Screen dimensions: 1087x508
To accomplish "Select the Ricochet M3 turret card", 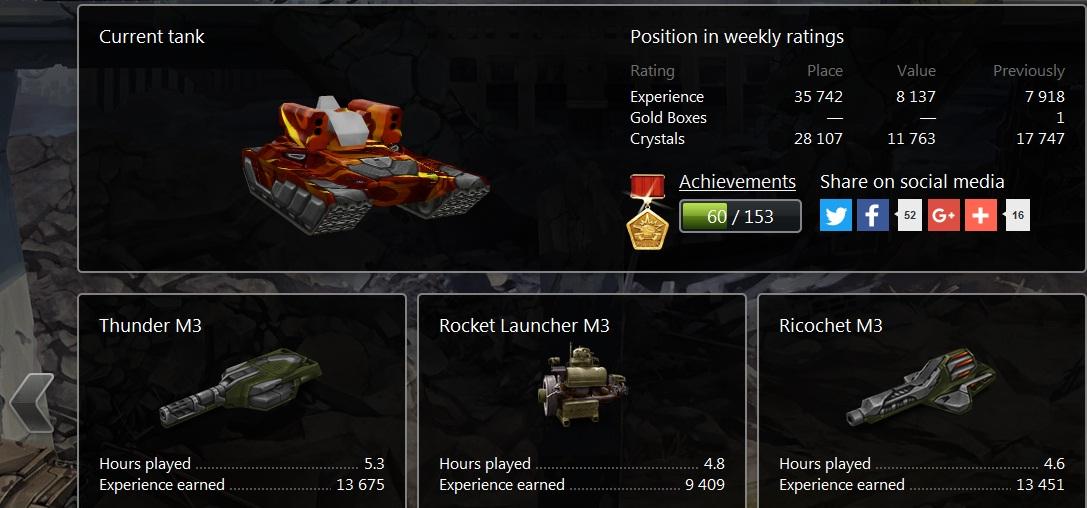I will tap(921, 400).
